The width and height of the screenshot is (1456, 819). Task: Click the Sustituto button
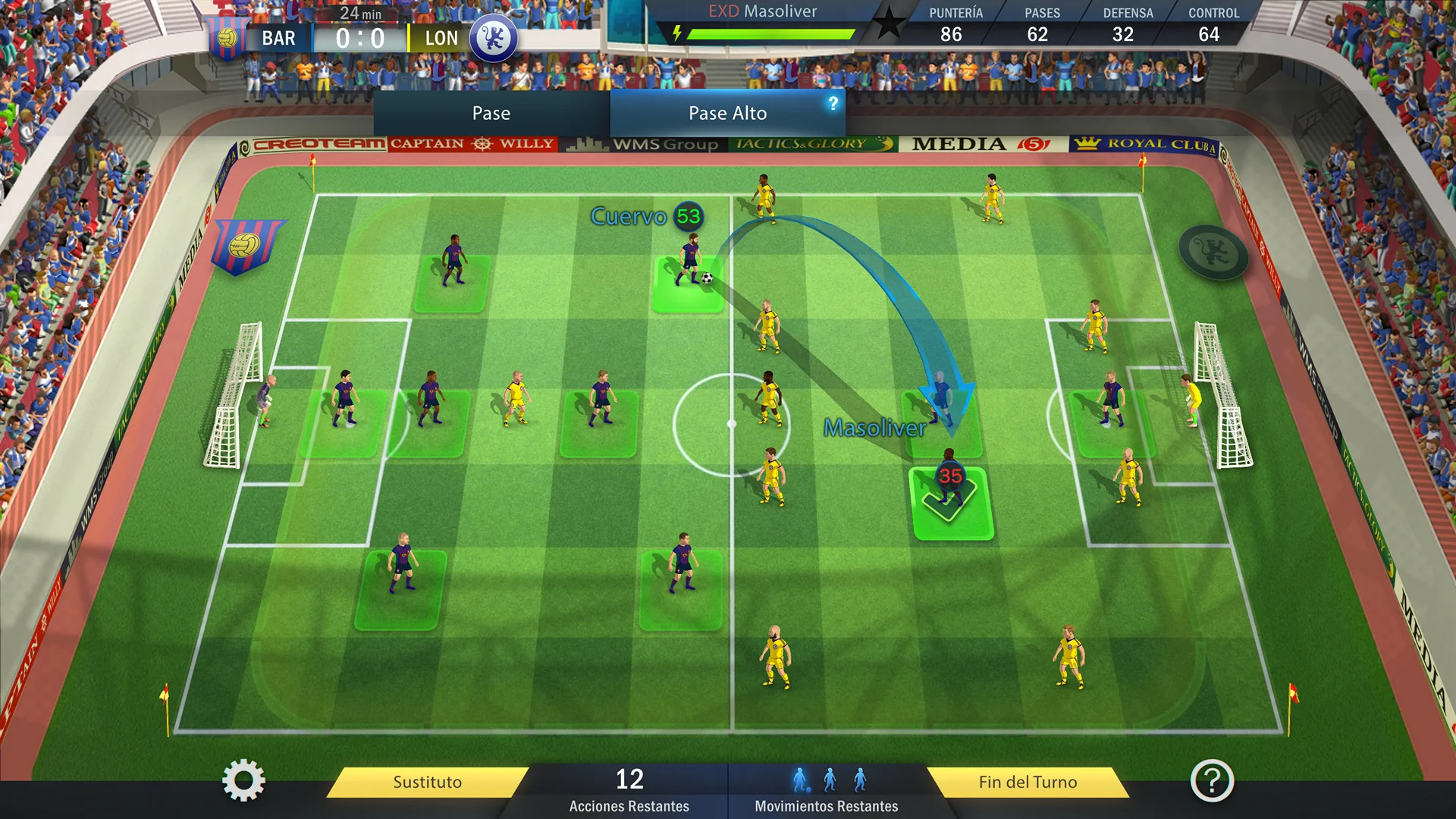[x=427, y=782]
